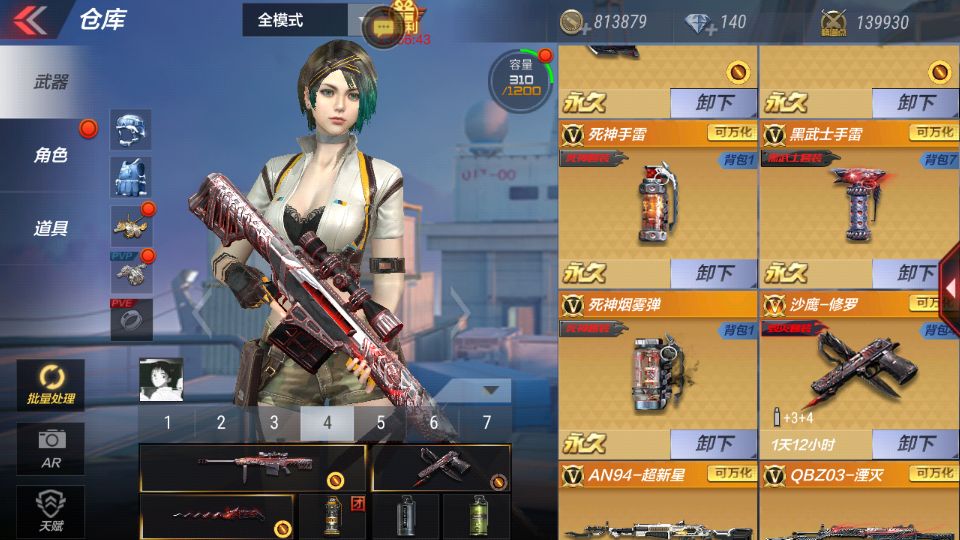Select loadout bag number 5
This screenshot has width=960, height=540.
381,422
